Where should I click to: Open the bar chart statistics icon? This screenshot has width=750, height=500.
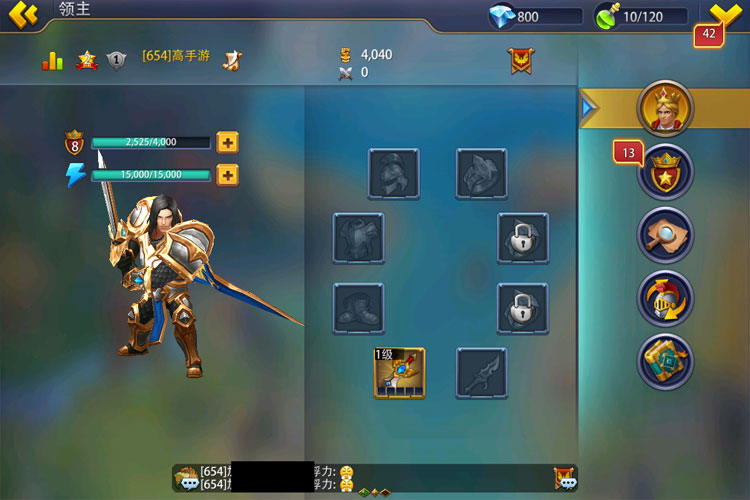52,61
